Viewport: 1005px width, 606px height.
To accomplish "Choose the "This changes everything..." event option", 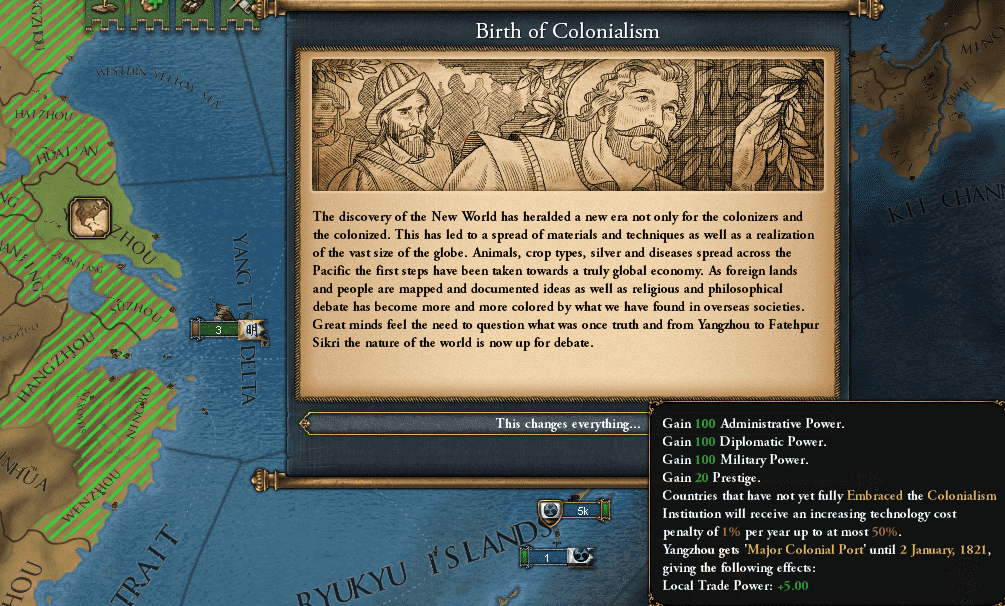I will (x=567, y=424).
